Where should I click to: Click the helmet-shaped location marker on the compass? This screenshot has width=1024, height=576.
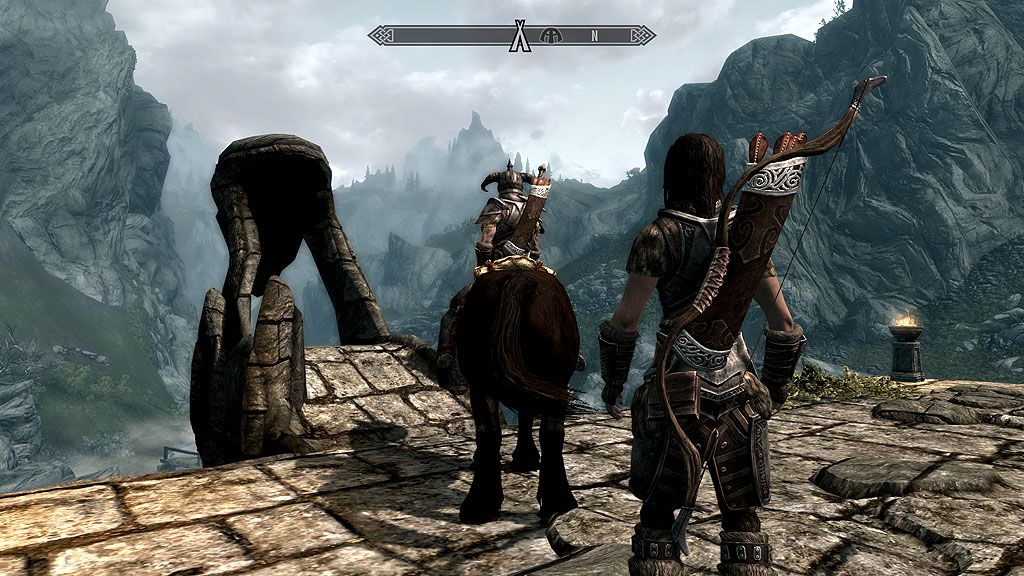pyautogui.click(x=549, y=36)
